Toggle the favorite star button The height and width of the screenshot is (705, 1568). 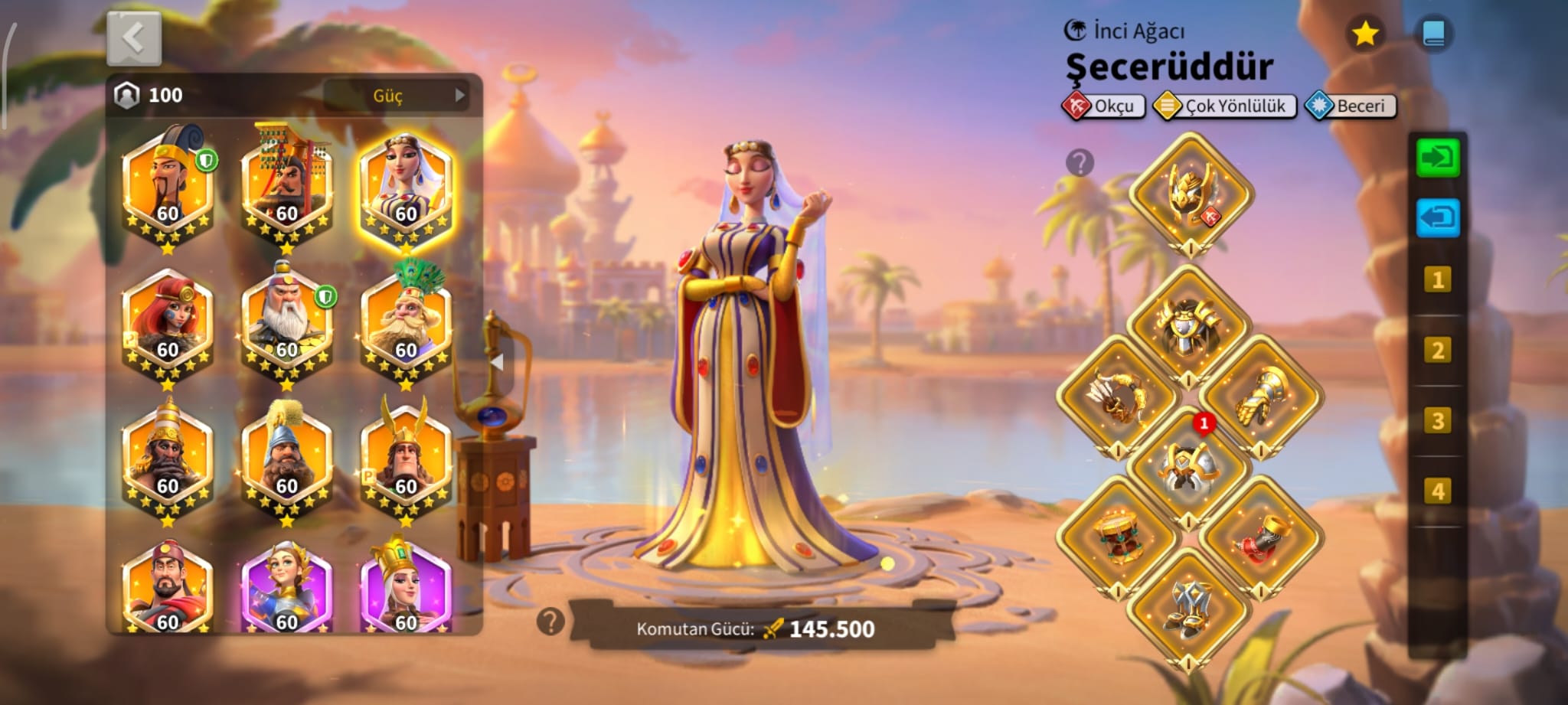(x=1364, y=34)
